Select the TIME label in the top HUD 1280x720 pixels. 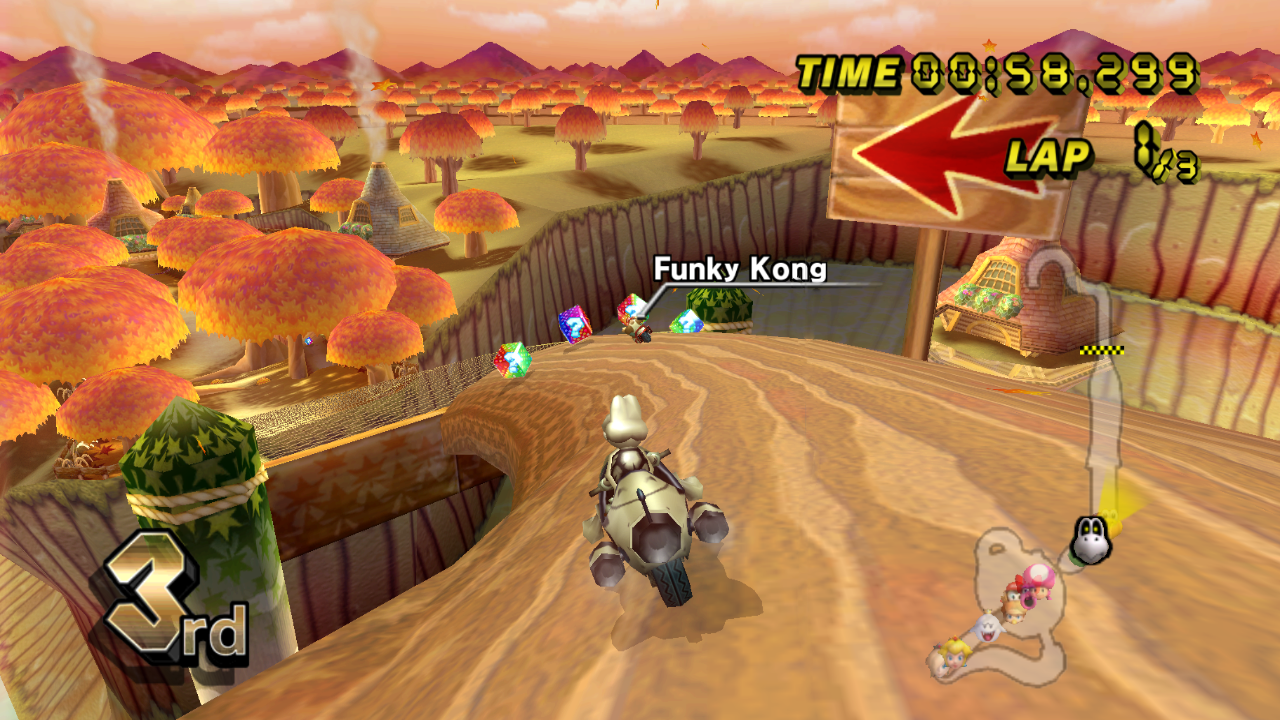847,71
